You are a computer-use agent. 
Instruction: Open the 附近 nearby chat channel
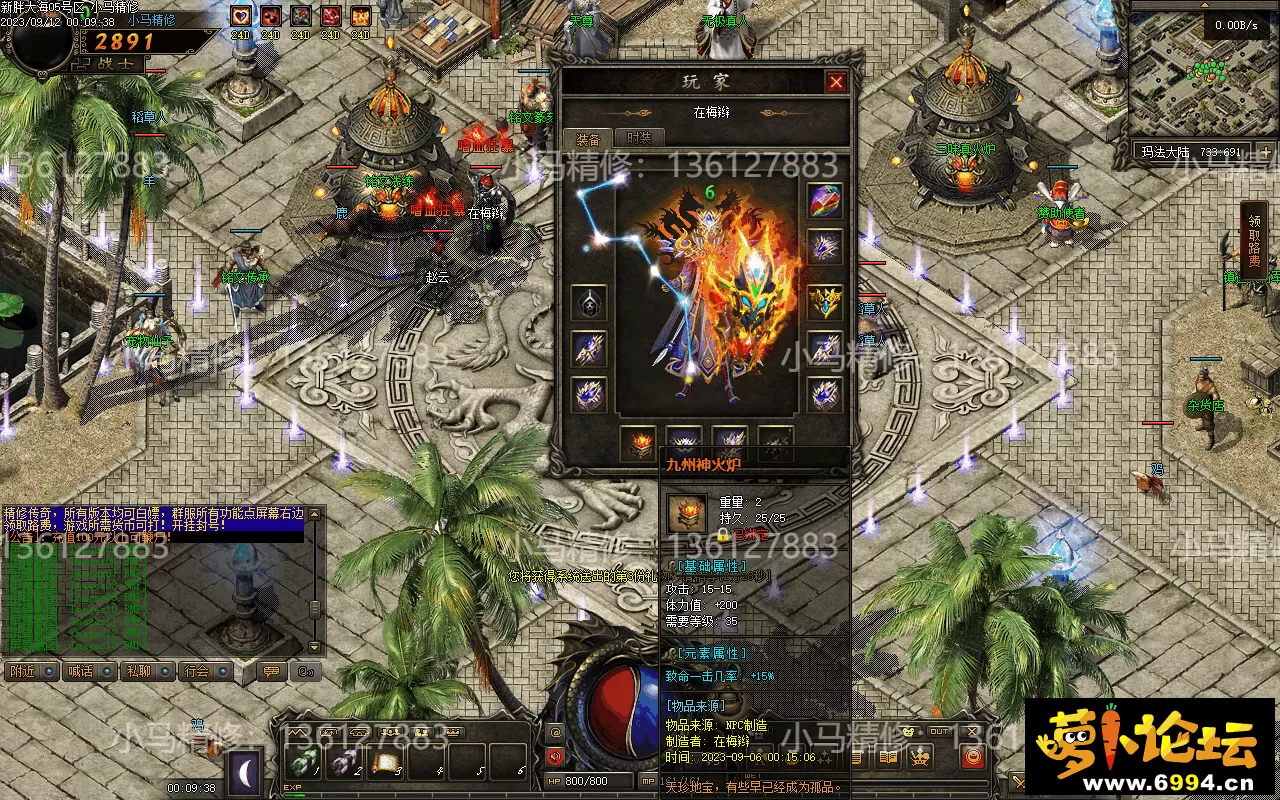pos(24,671)
